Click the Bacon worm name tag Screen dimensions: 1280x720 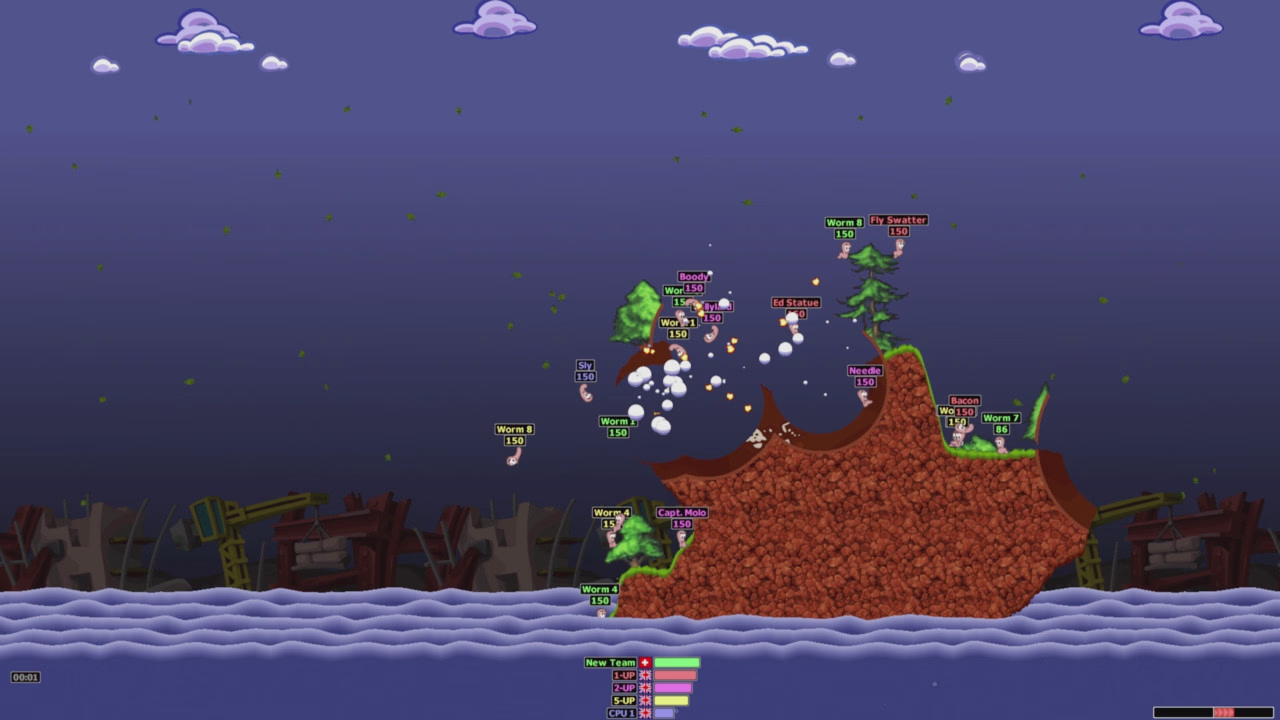click(963, 400)
